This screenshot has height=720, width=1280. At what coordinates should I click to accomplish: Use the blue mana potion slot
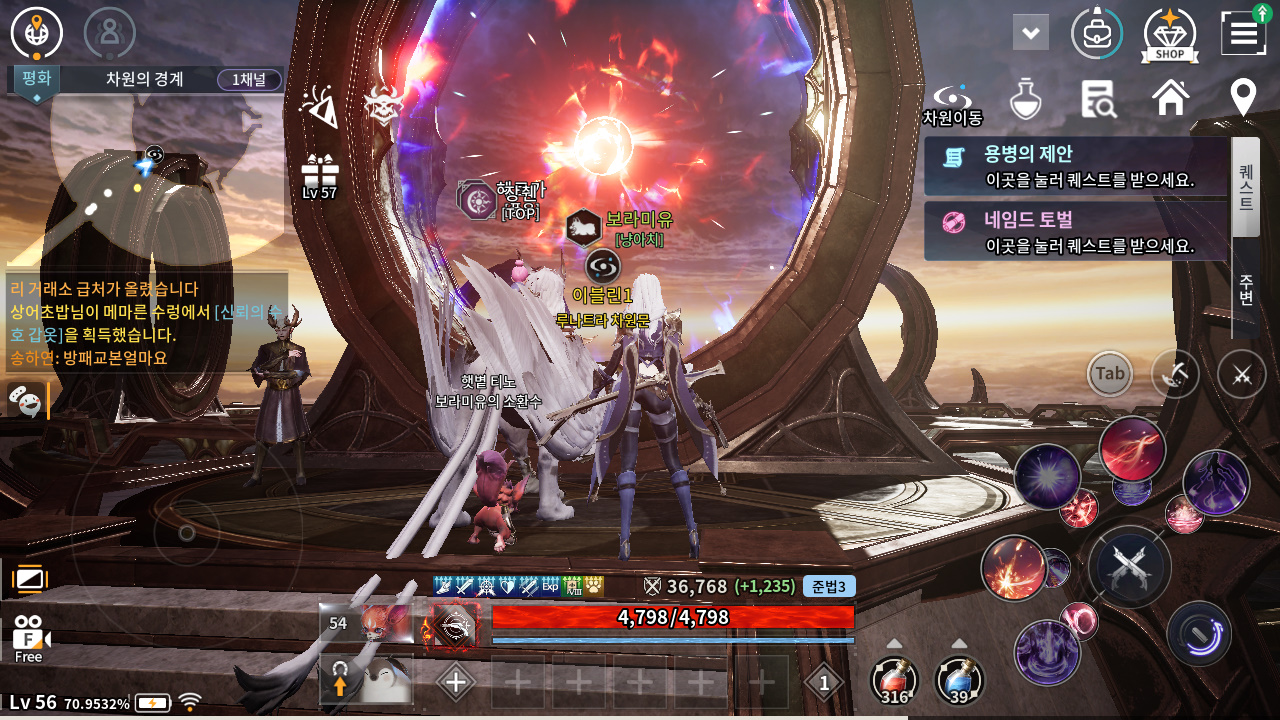click(959, 680)
